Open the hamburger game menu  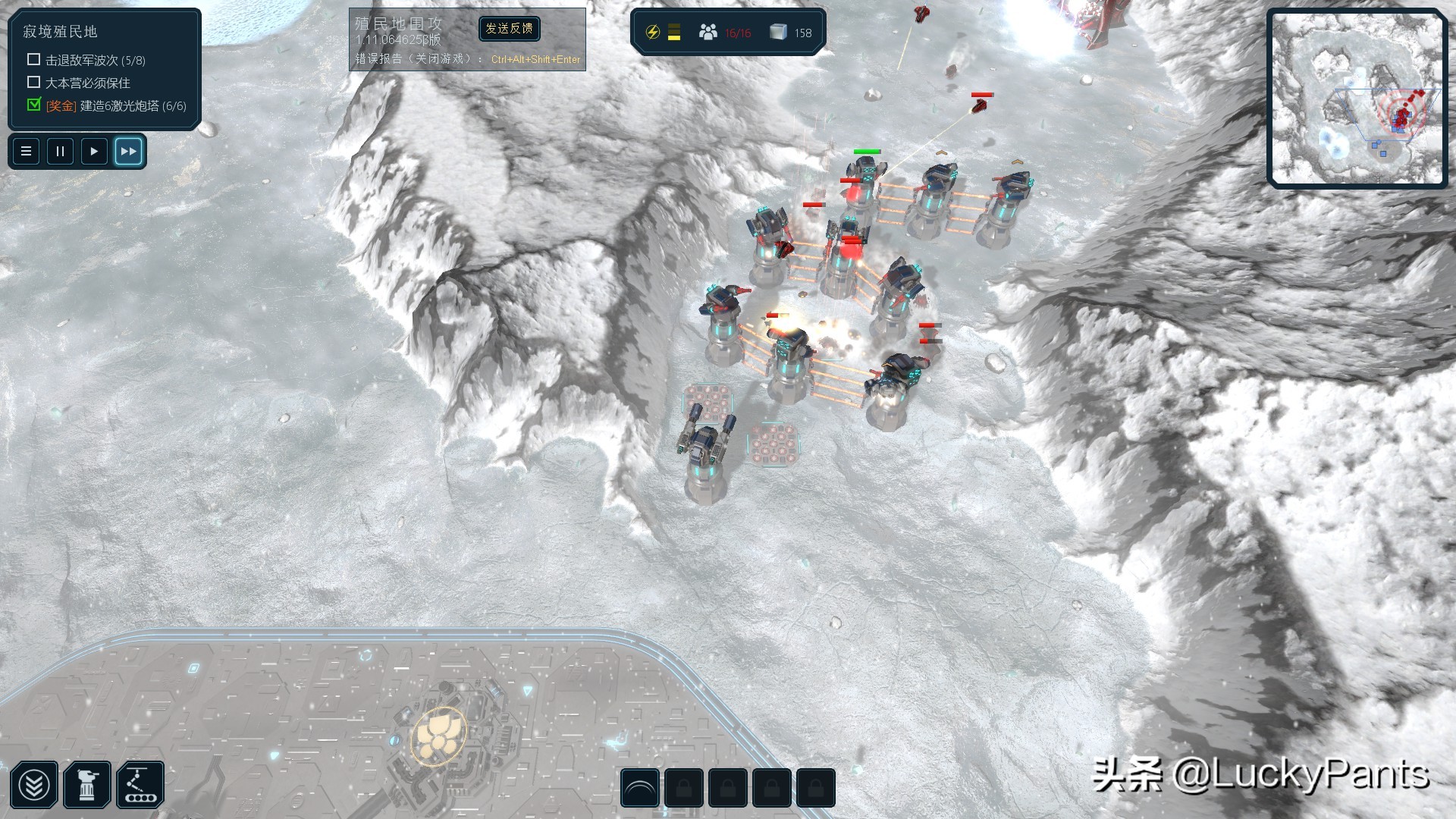[x=26, y=152]
